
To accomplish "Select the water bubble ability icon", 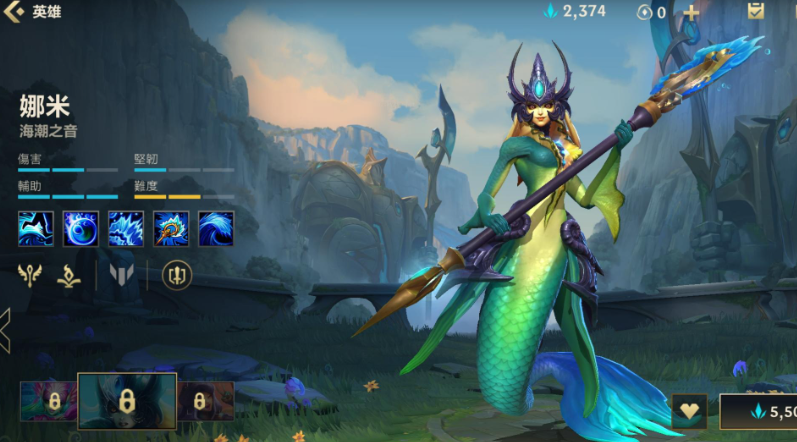I will [x=81, y=228].
